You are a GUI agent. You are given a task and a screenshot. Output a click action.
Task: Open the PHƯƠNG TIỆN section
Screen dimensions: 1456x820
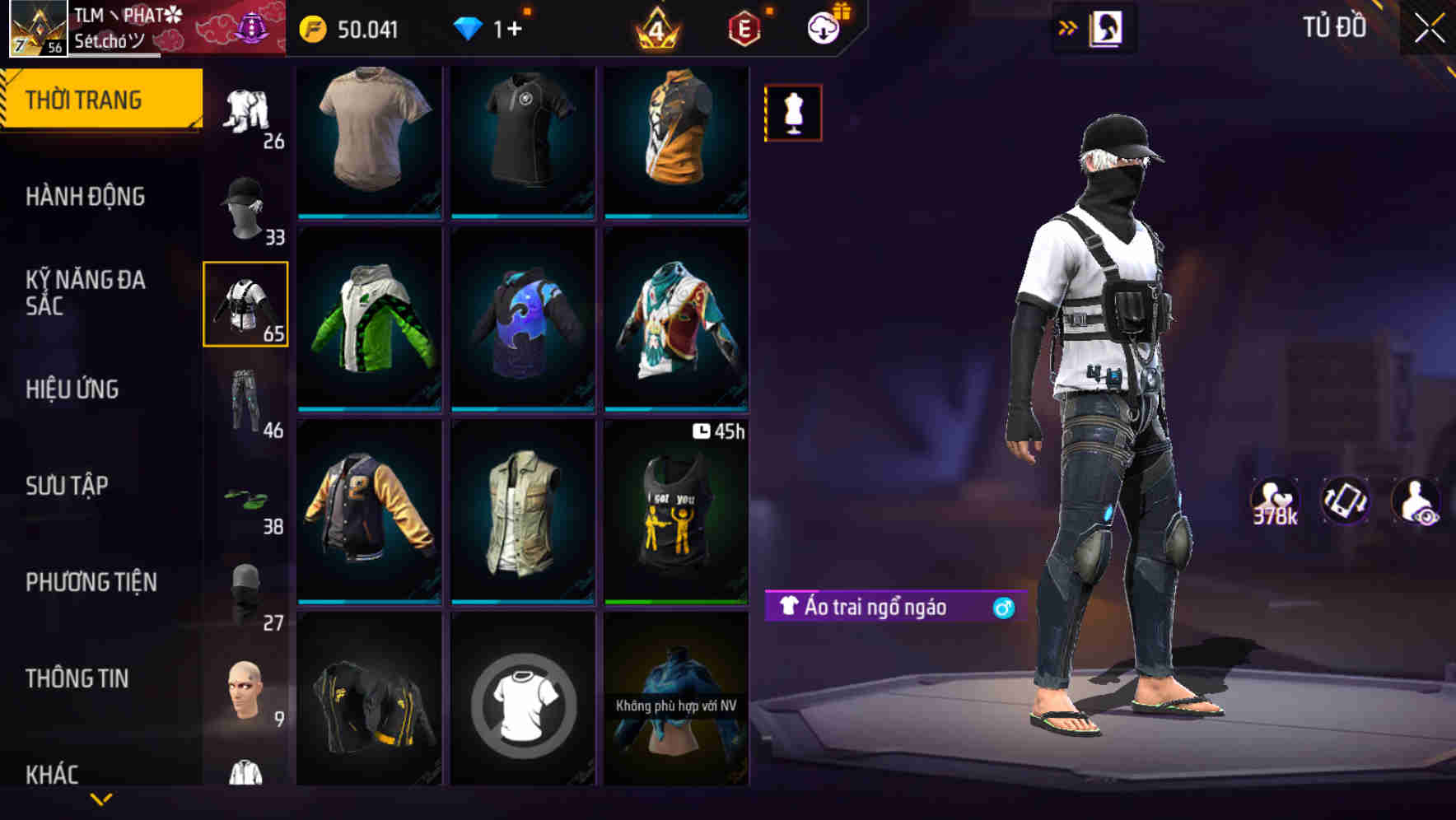click(91, 582)
